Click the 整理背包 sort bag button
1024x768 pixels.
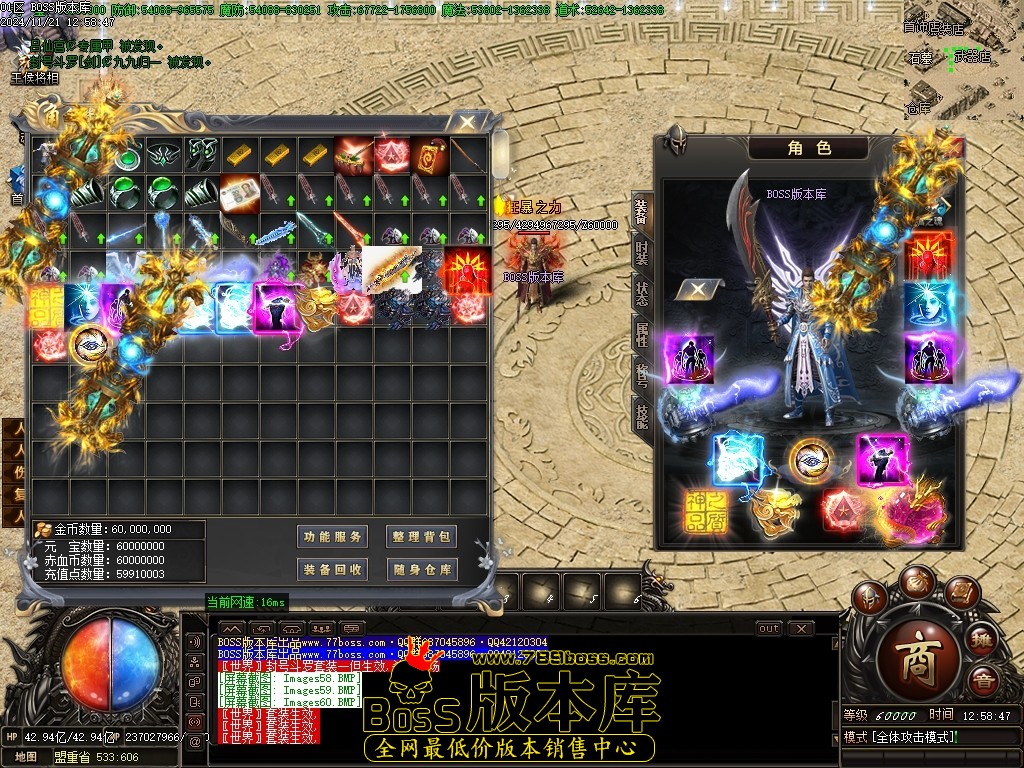point(422,537)
